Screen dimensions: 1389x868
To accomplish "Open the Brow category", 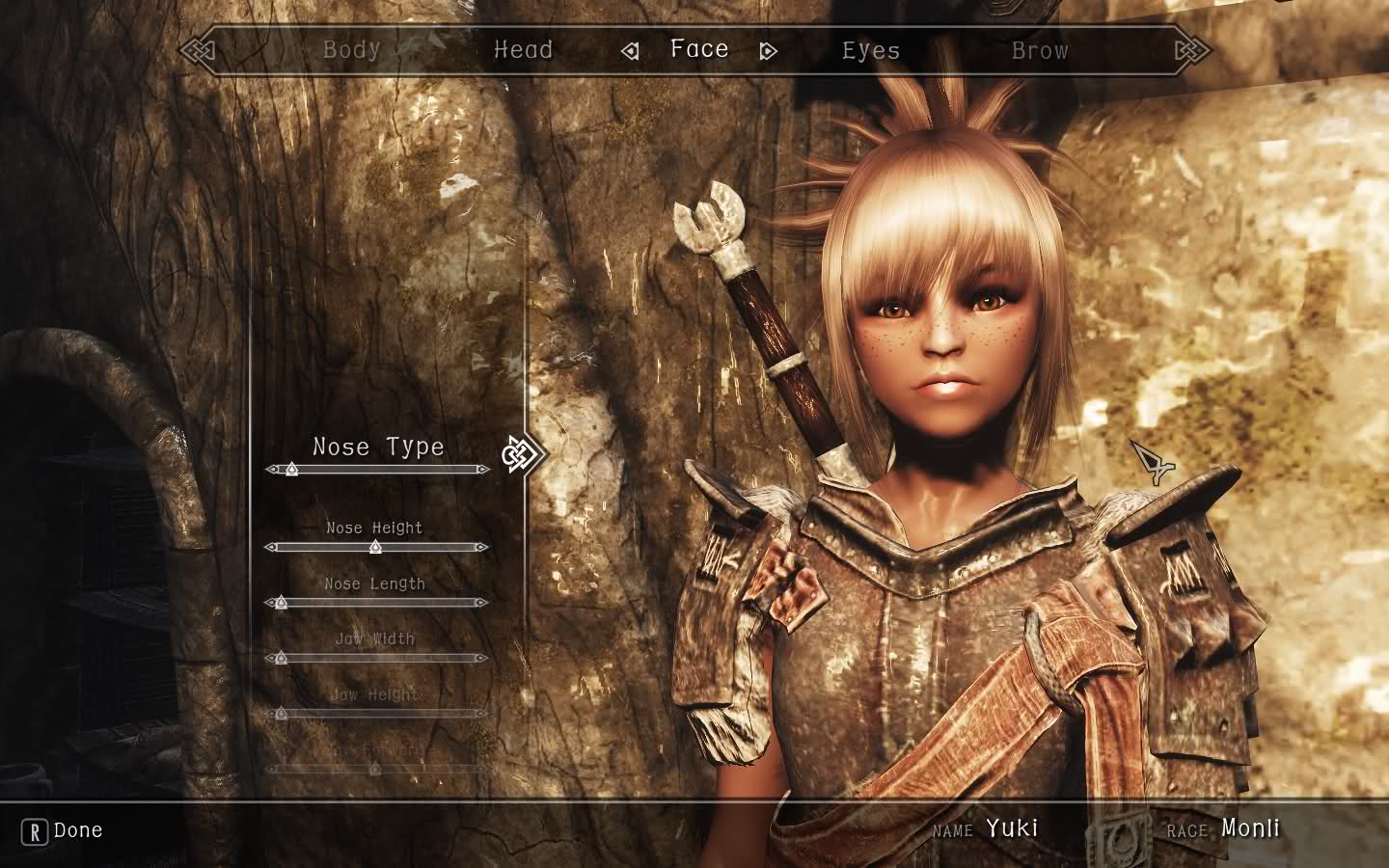I will [x=1040, y=50].
